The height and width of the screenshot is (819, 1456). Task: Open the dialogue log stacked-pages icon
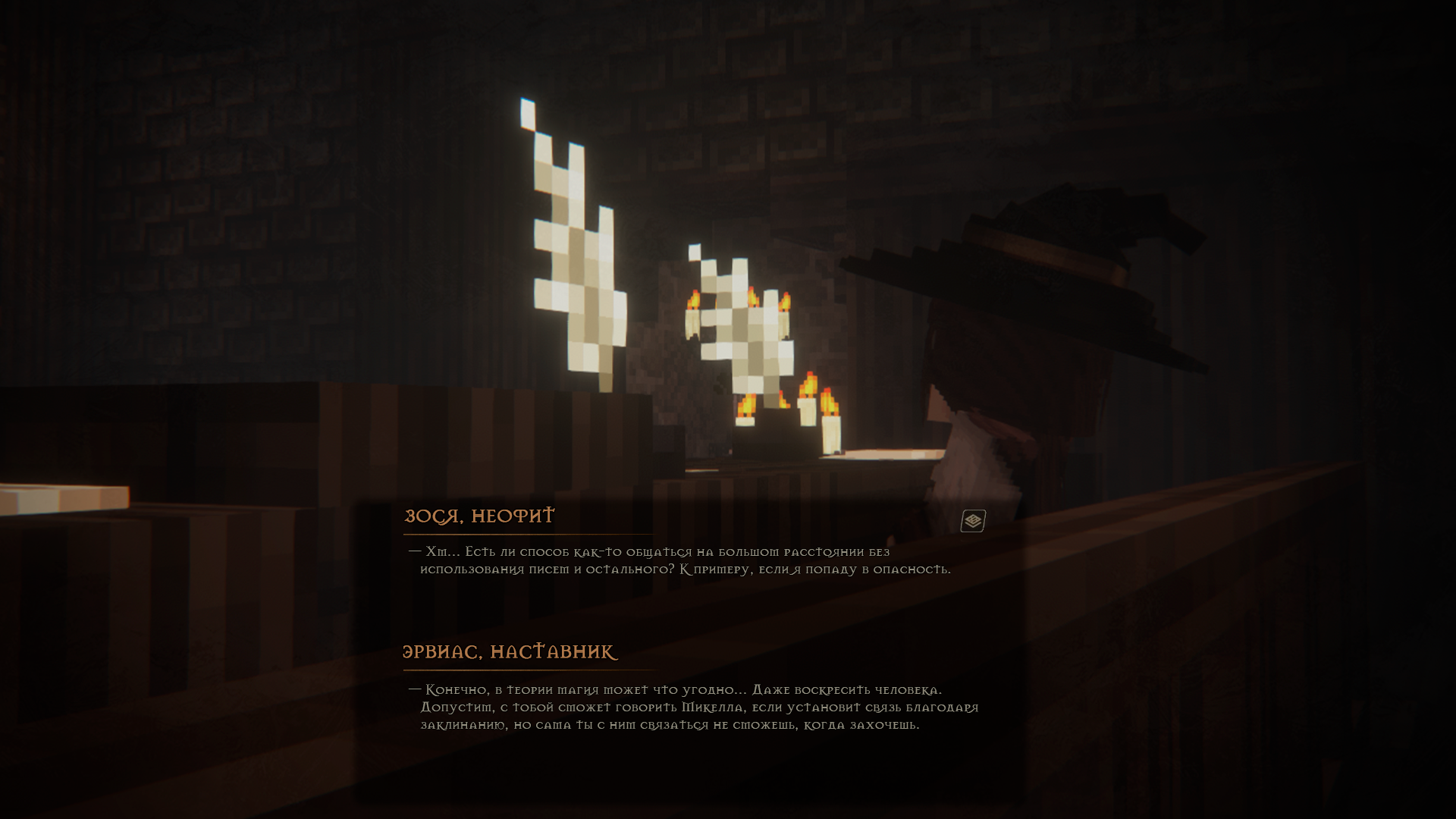point(973,521)
